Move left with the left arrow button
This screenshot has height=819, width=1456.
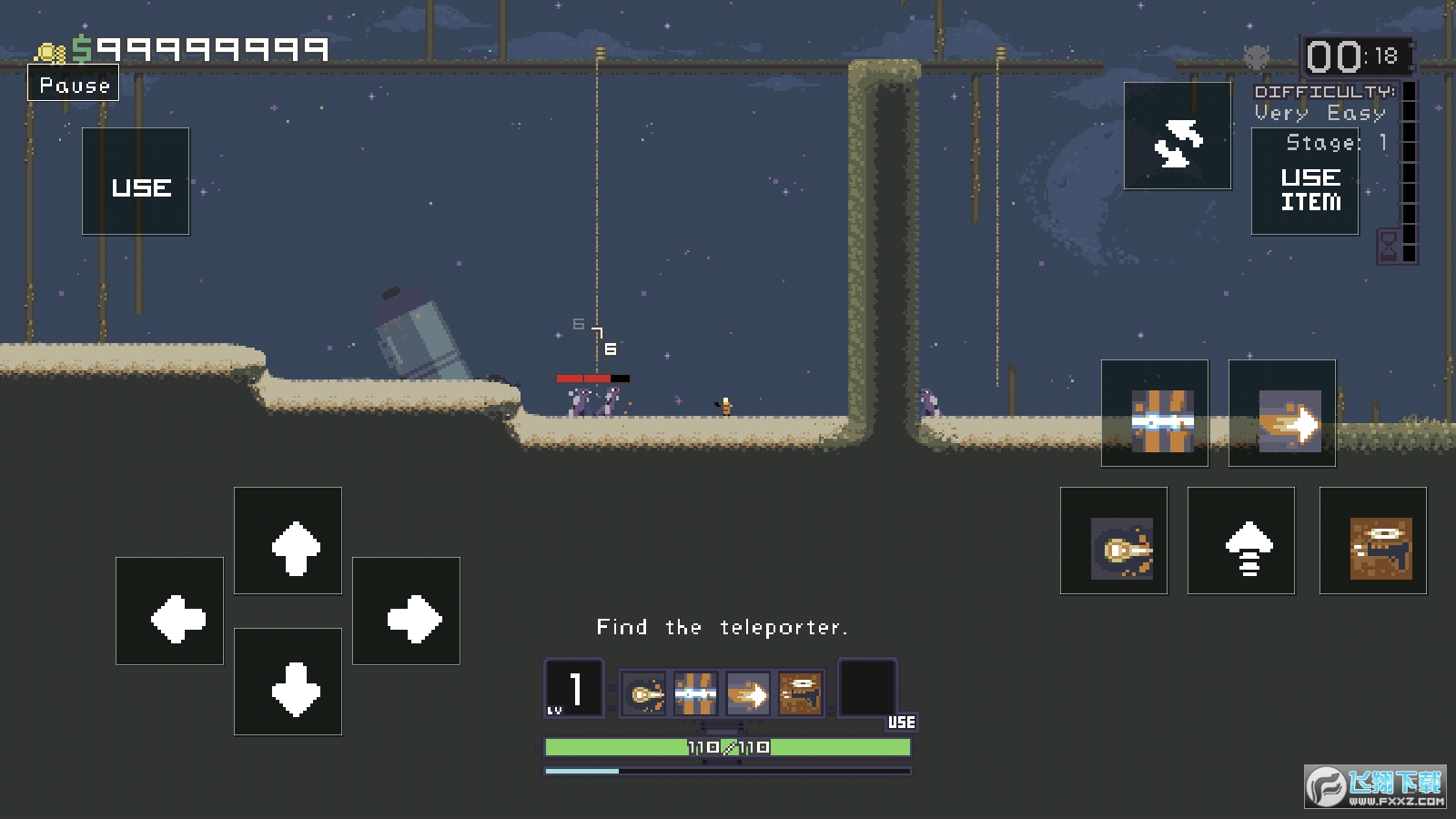tap(170, 612)
